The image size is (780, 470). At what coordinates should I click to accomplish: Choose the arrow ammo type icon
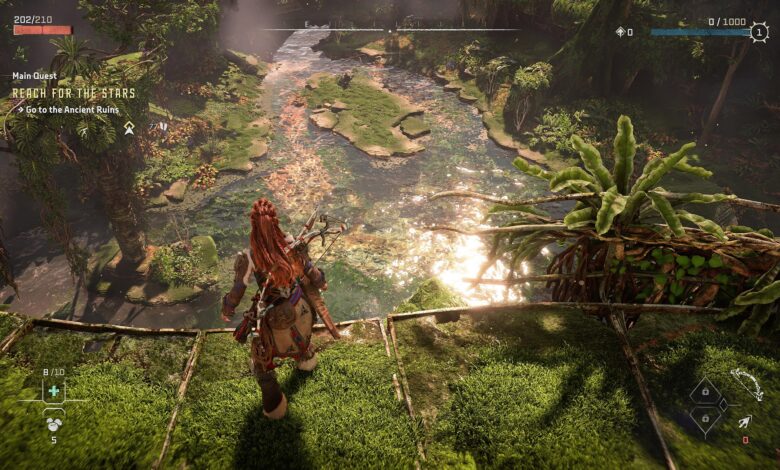(745, 424)
